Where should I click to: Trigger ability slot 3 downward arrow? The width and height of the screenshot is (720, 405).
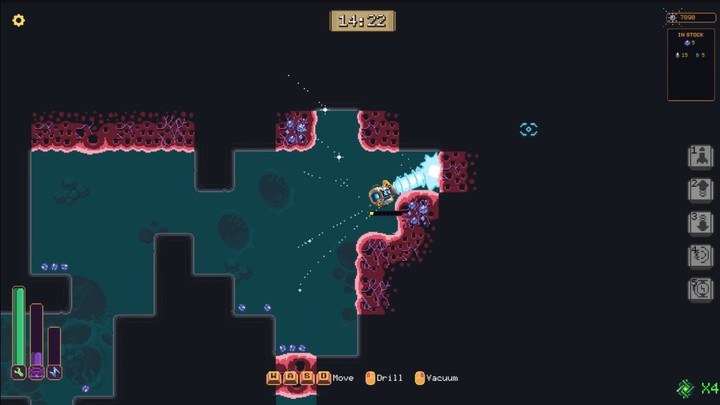tap(701, 223)
